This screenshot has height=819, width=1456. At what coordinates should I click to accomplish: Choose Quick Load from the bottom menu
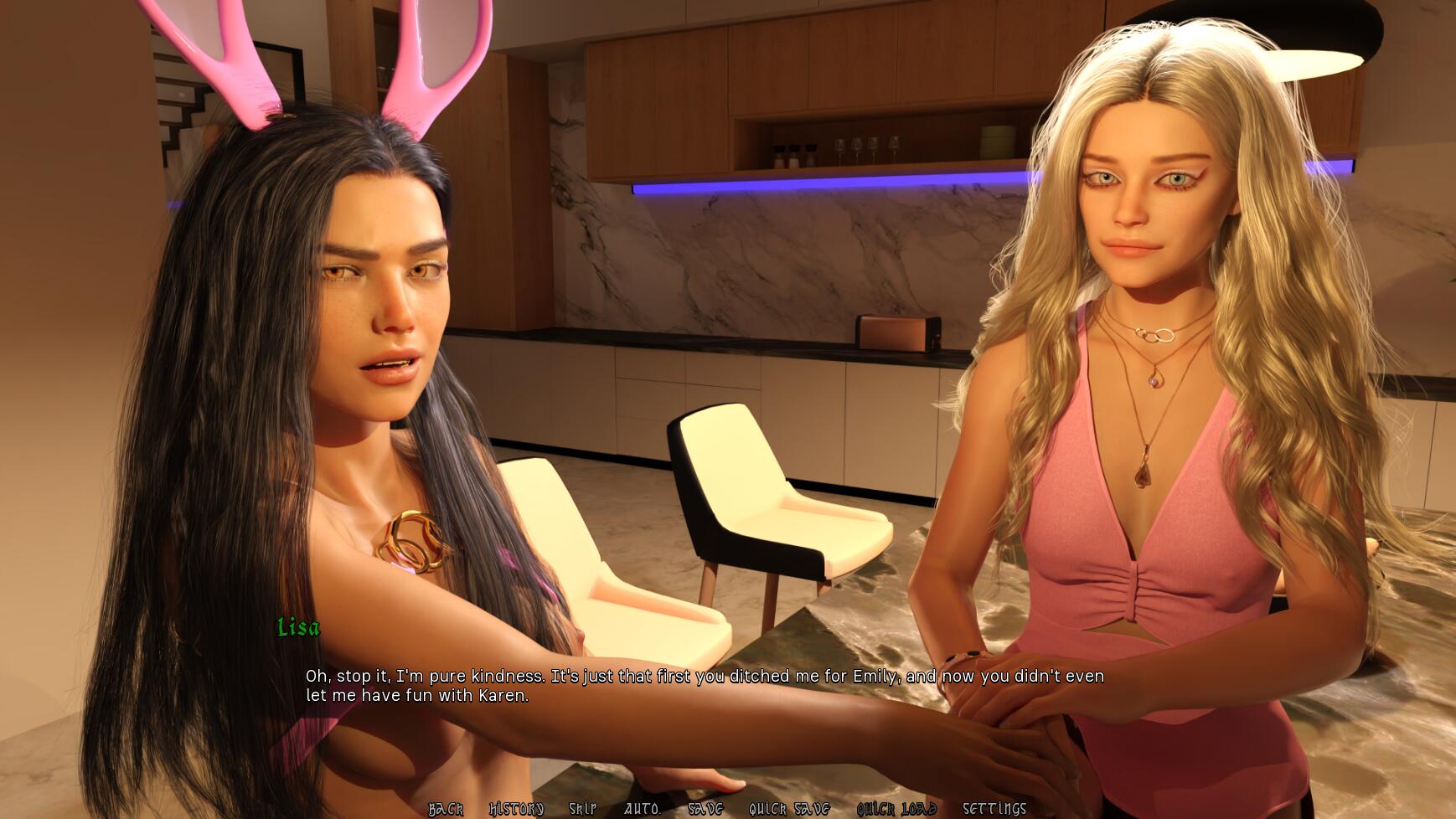(896, 808)
